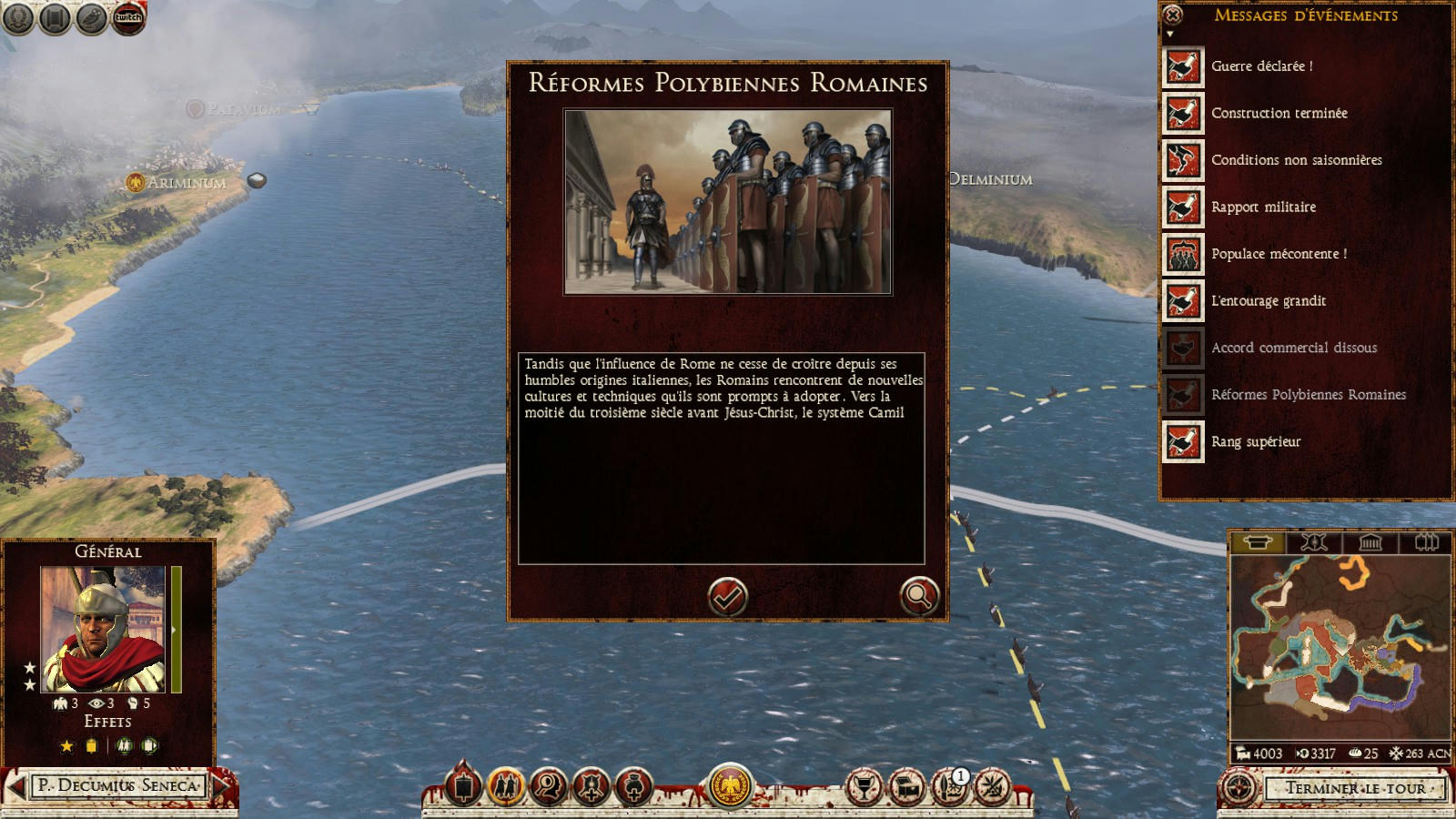Click the campaign minimap

[1340, 646]
